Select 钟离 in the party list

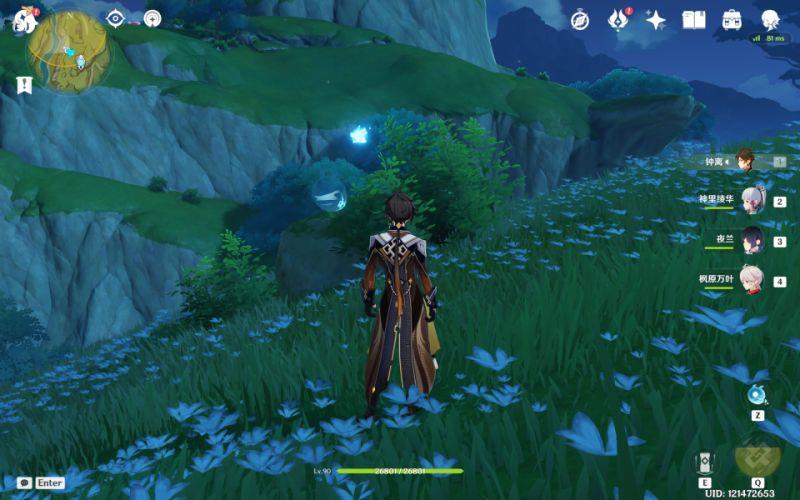745,160
